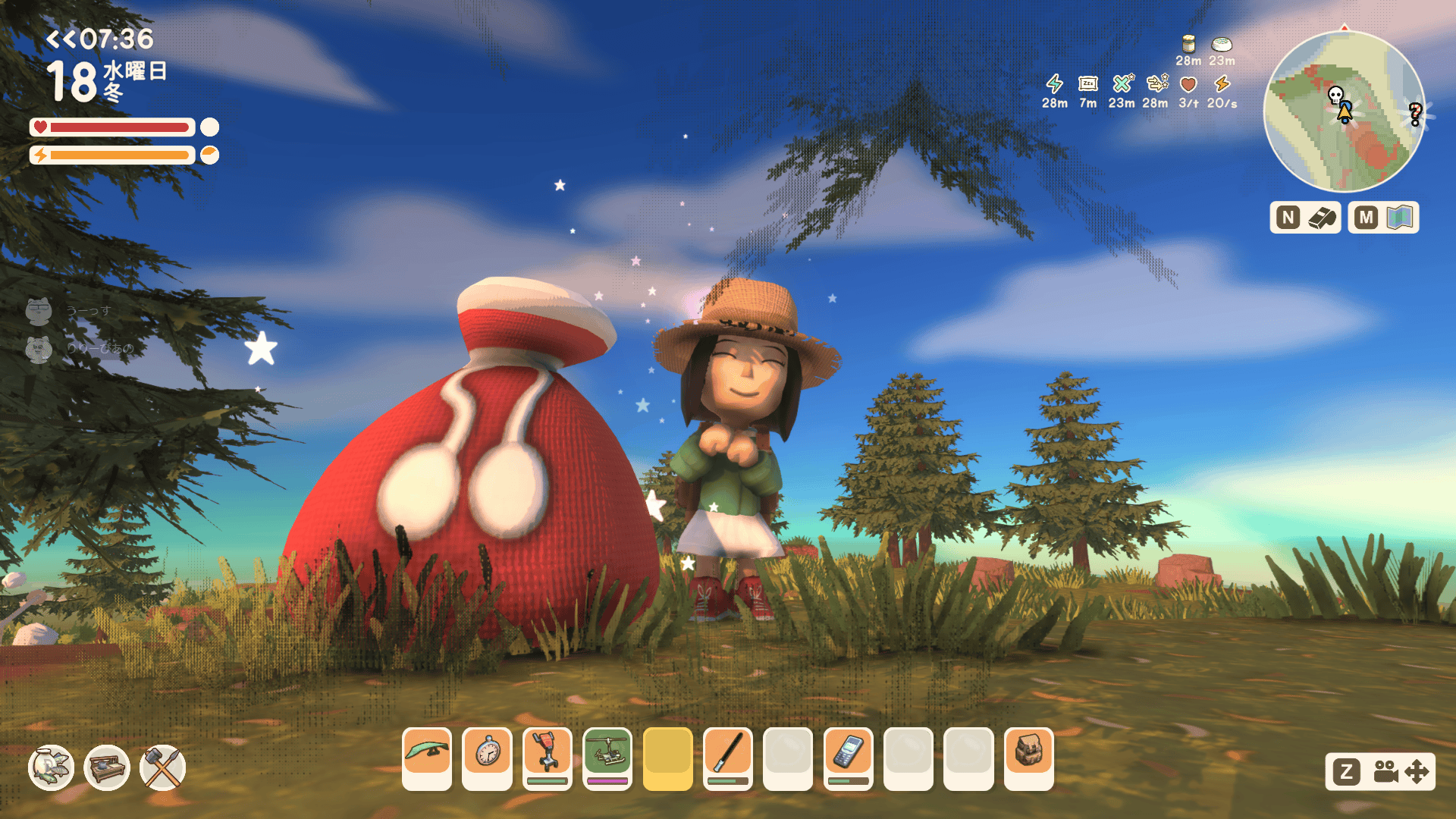
Task: Select the hang glider hotbar slot
Action: [x=427, y=758]
